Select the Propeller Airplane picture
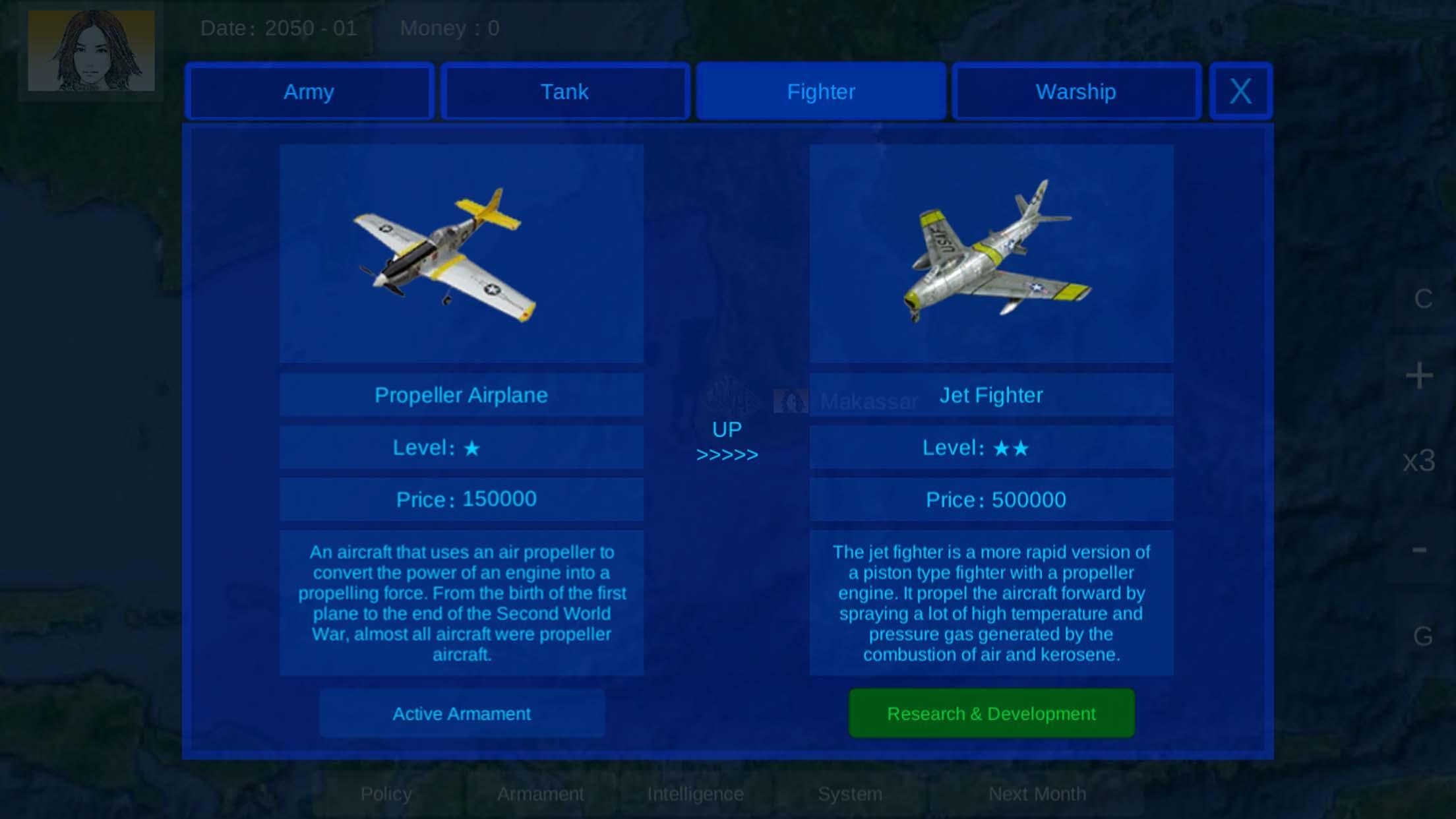Viewport: 1456px width, 819px height. pyautogui.click(x=462, y=253)
